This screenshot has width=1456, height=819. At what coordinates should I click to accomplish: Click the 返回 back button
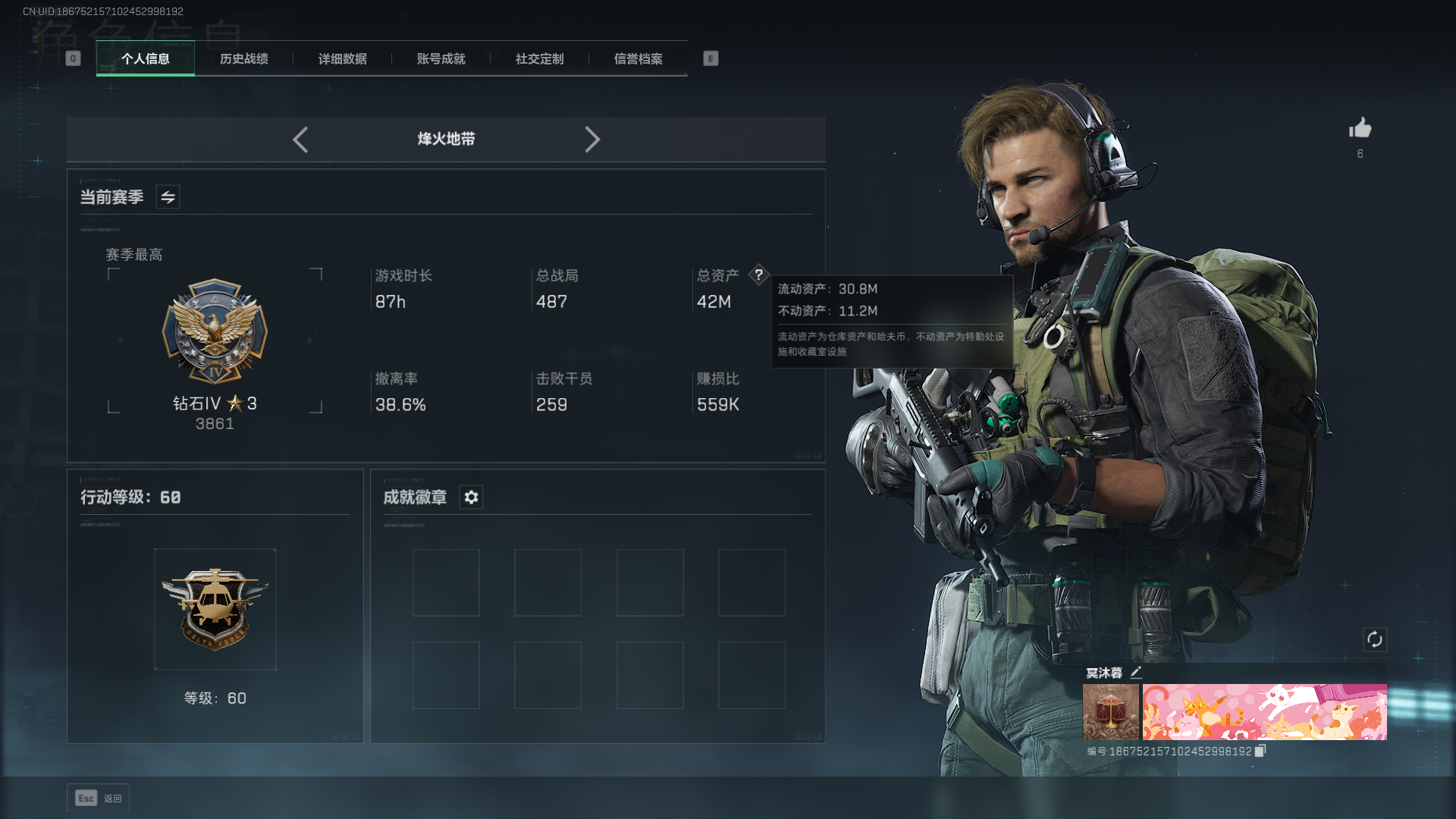(99, 798)
